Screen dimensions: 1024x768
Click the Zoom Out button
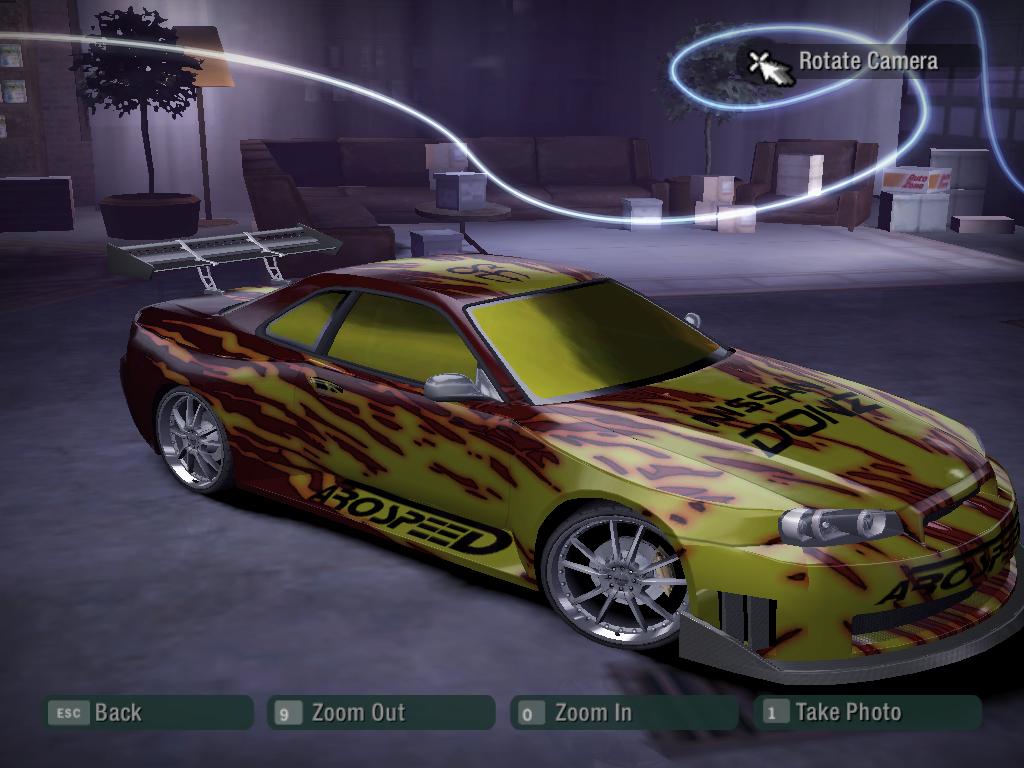[x=380, y=713]
